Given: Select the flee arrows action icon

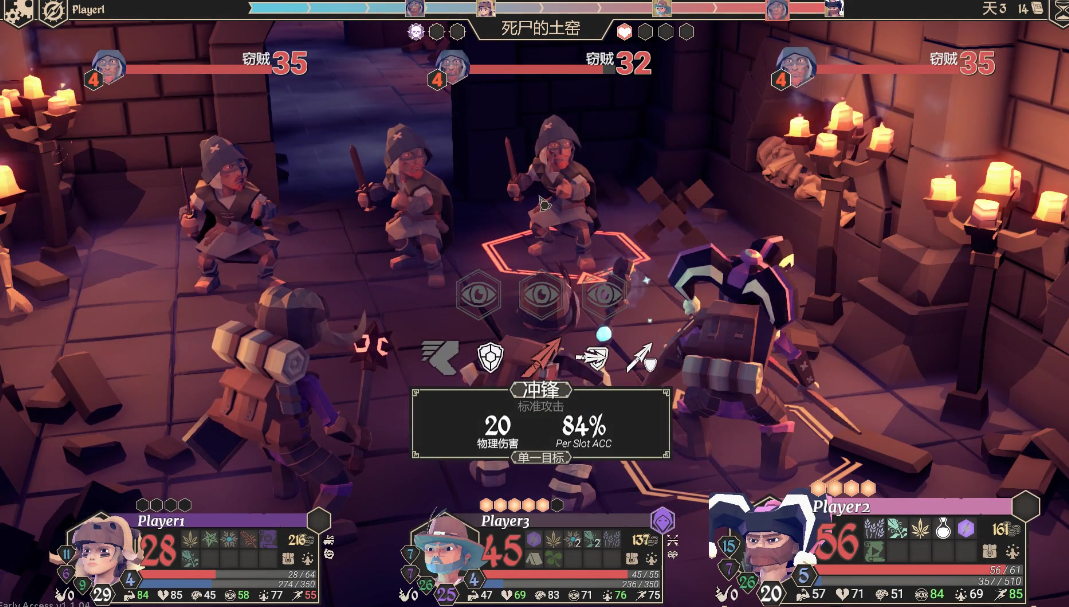Looking at the screenshot, I should tap(438, 356).
